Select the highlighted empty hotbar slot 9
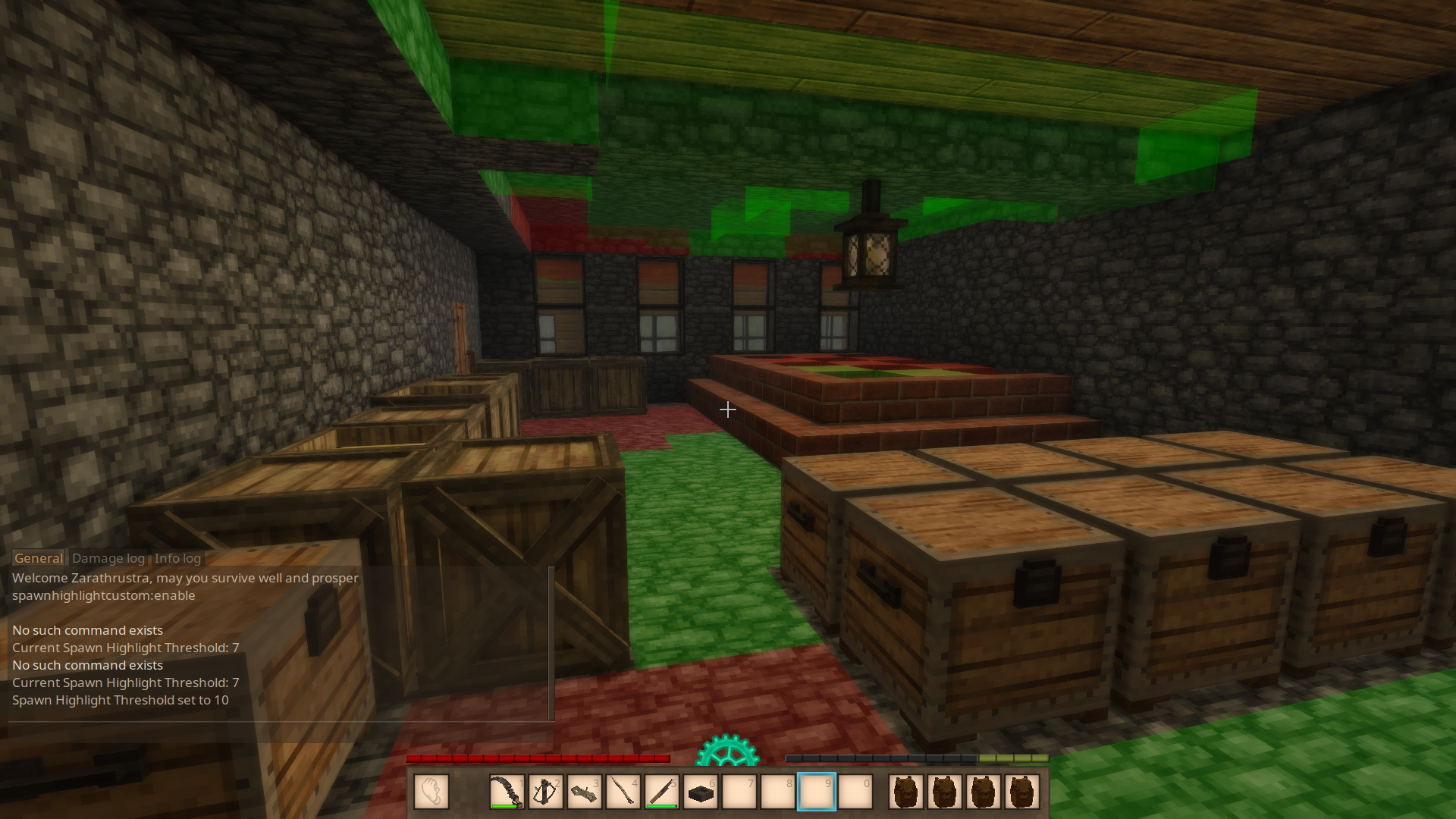 click(817, 792)
